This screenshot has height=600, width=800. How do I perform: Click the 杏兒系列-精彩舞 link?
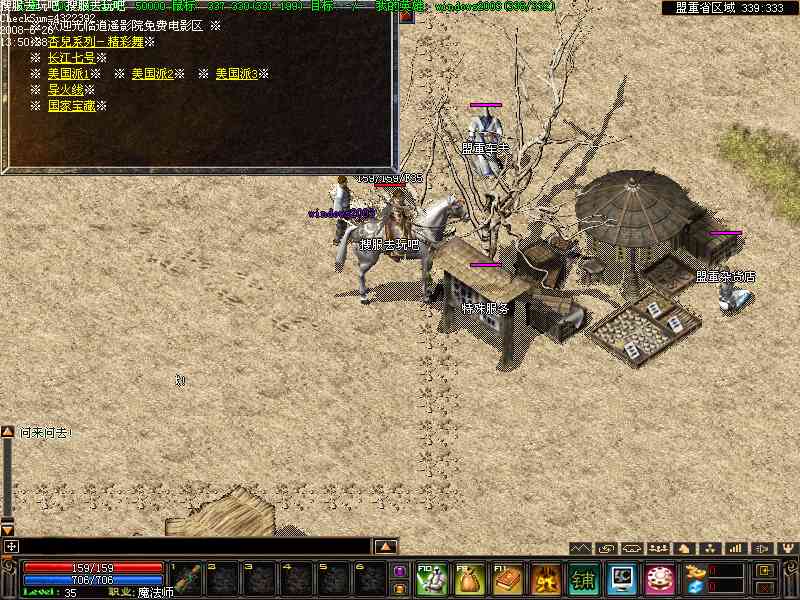coord(96,43)
